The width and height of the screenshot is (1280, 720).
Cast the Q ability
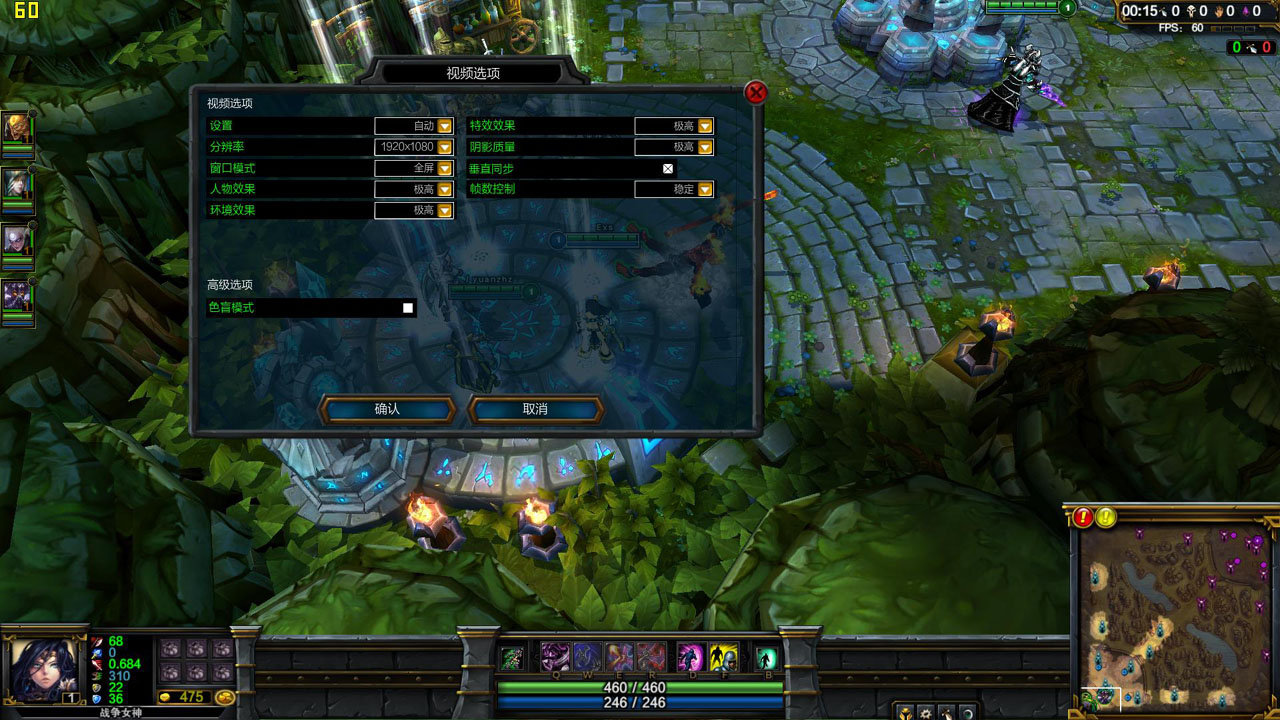tap(555, 657)
